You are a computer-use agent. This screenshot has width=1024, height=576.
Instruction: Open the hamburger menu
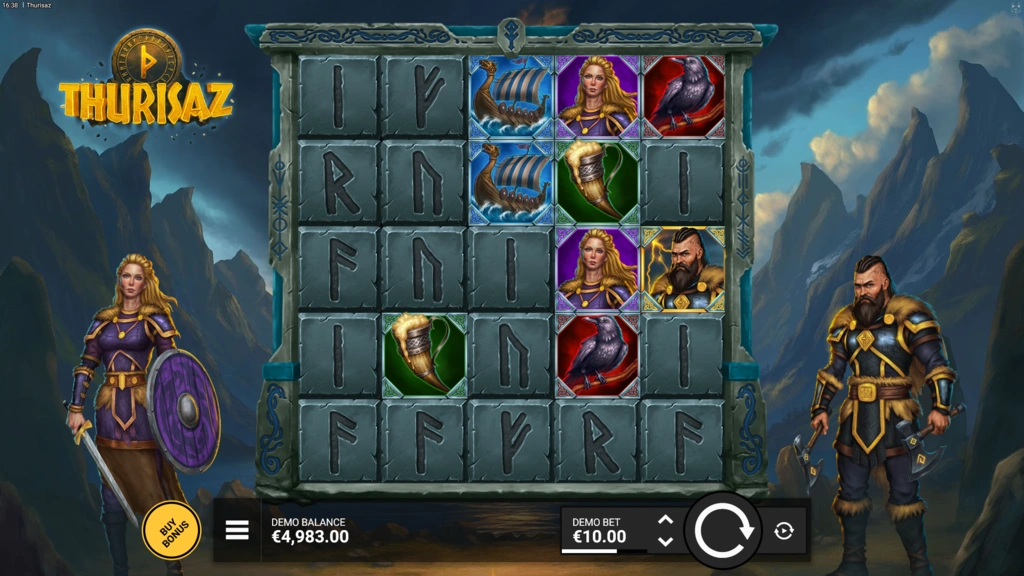pos(237,530)
